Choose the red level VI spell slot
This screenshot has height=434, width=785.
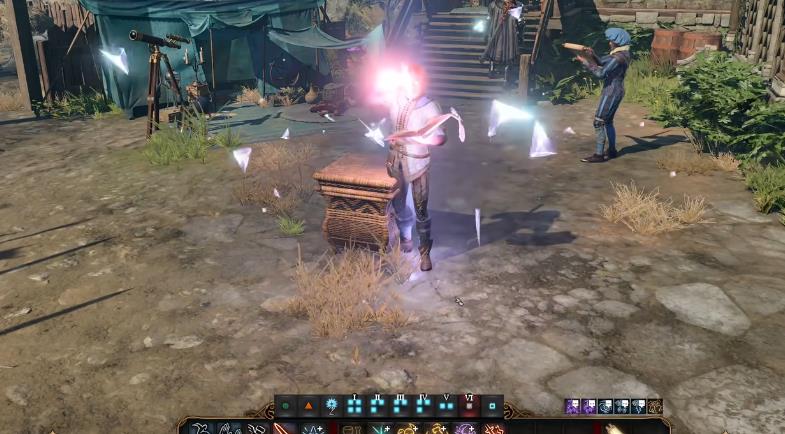click(469, 407)
